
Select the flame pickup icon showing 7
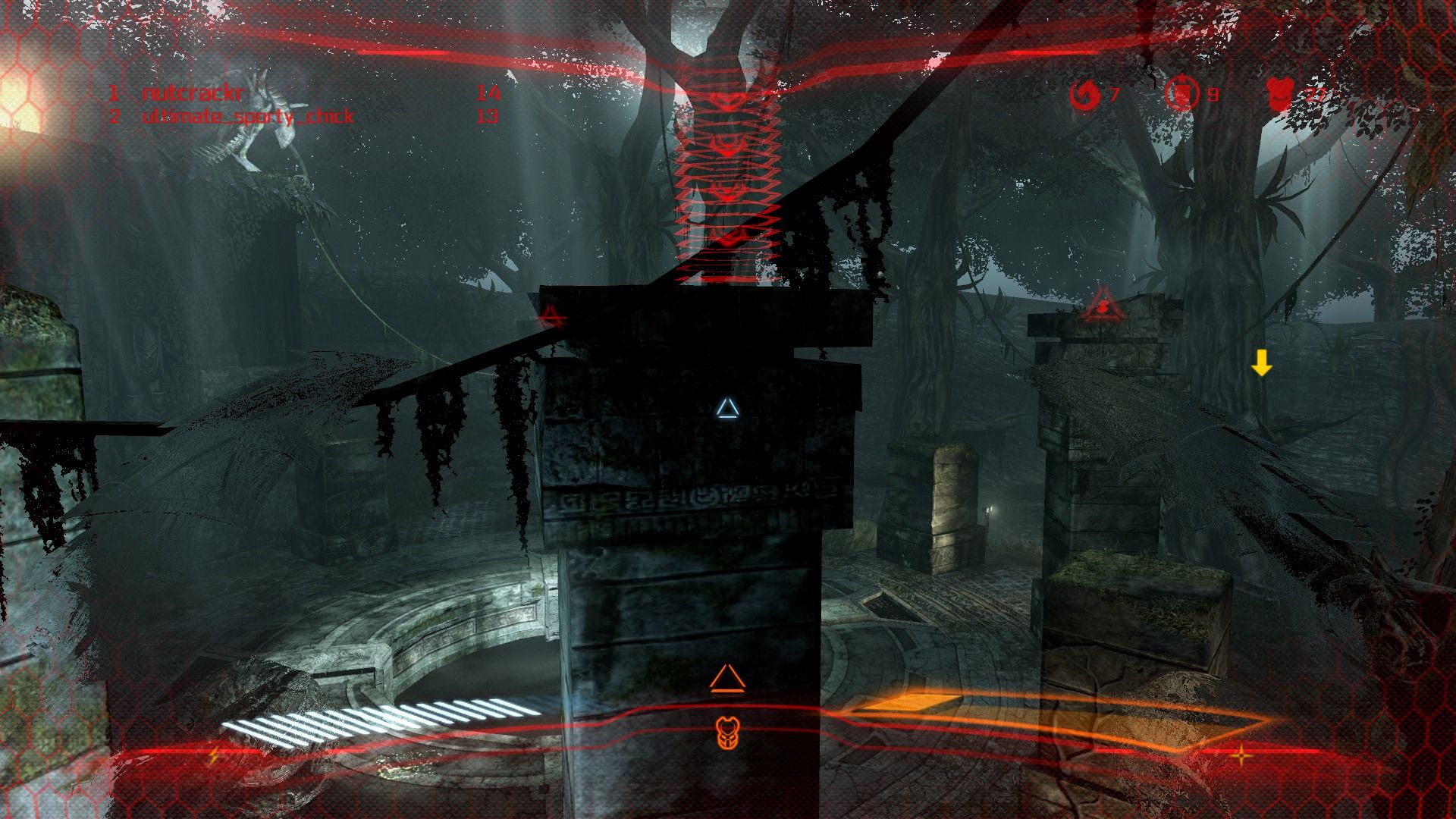(1084, 96)
